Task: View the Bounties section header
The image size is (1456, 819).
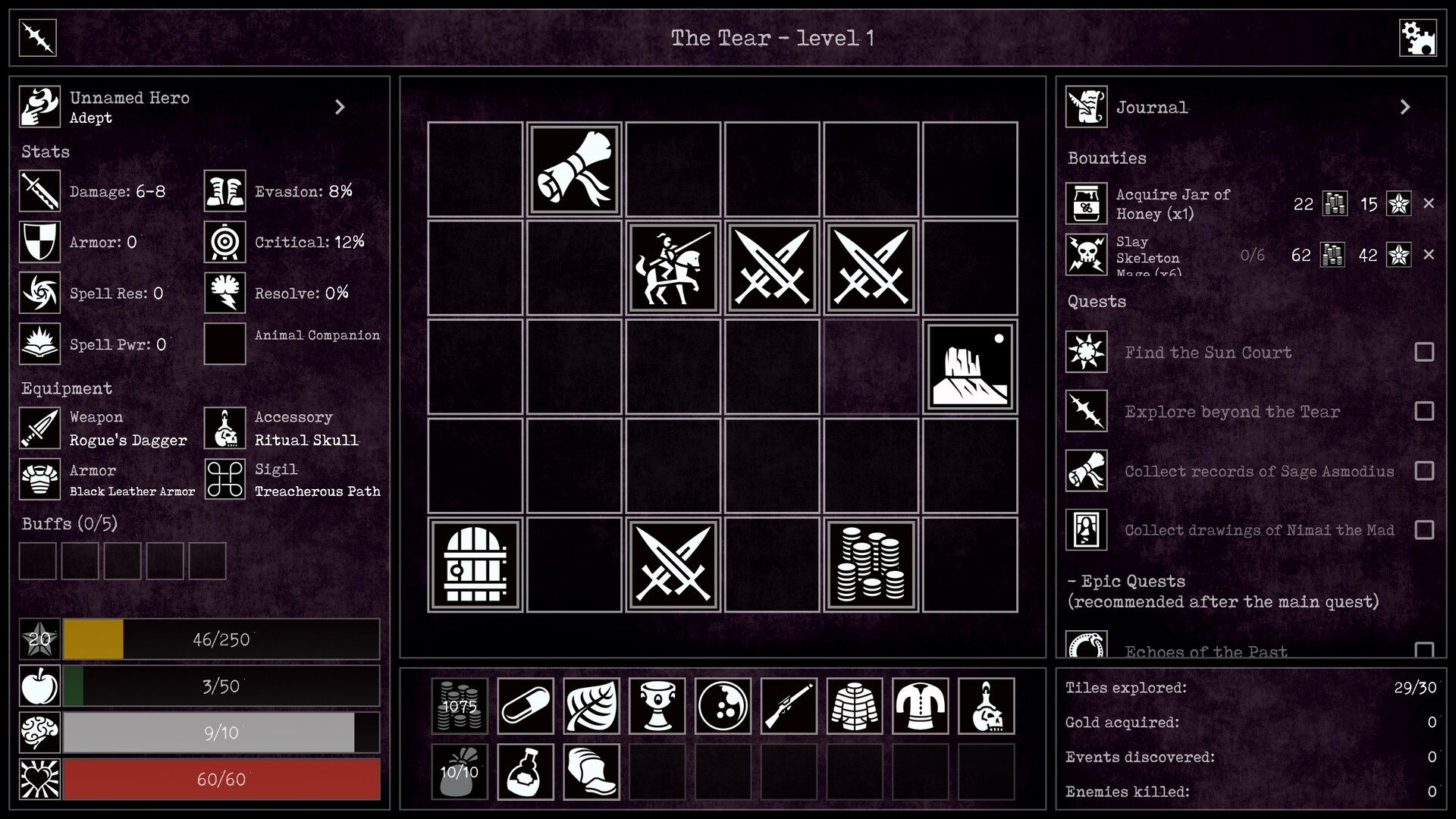Action: pos(1107,158)
